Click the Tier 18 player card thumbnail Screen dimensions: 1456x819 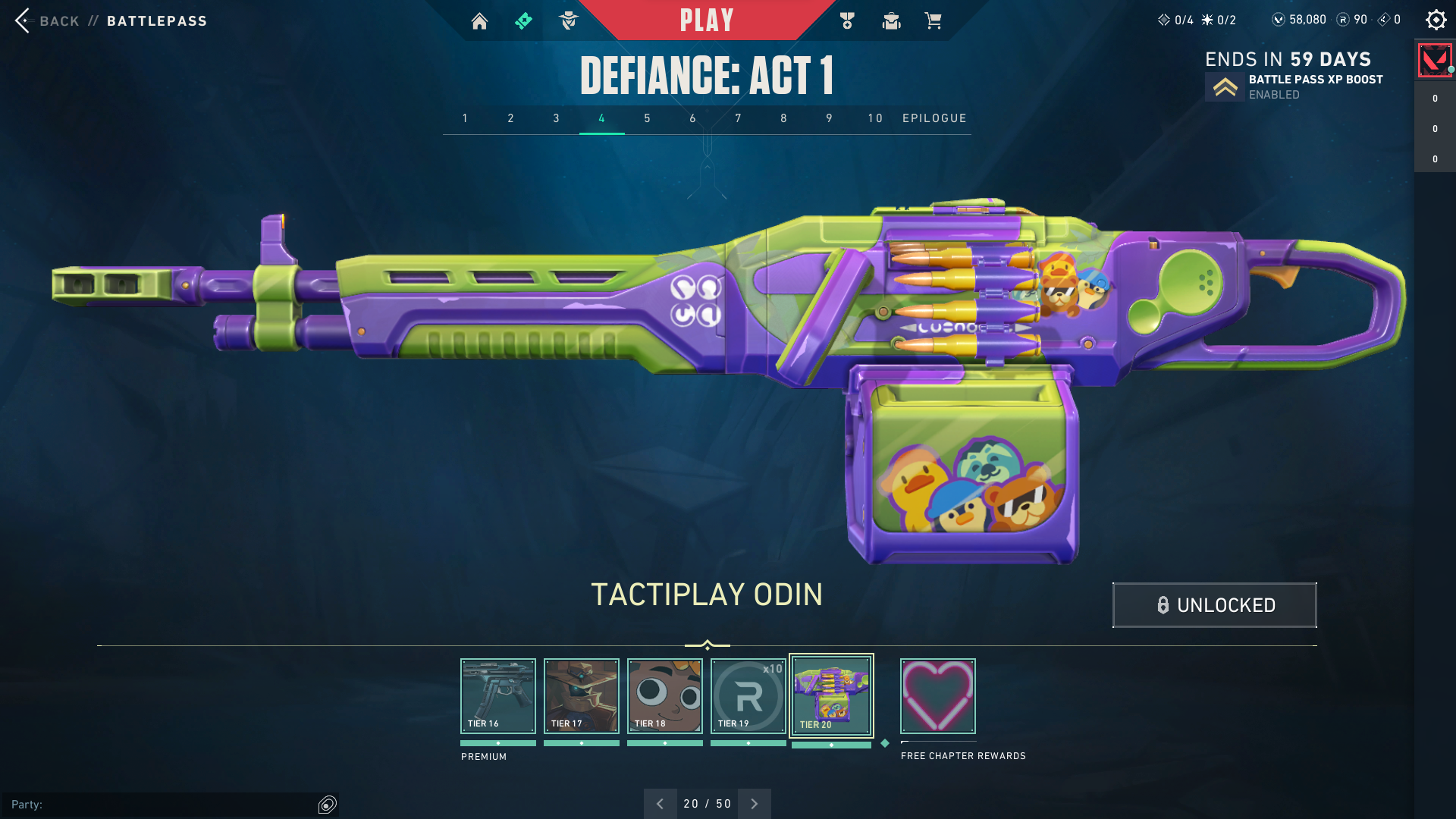(x=664, y=695)
